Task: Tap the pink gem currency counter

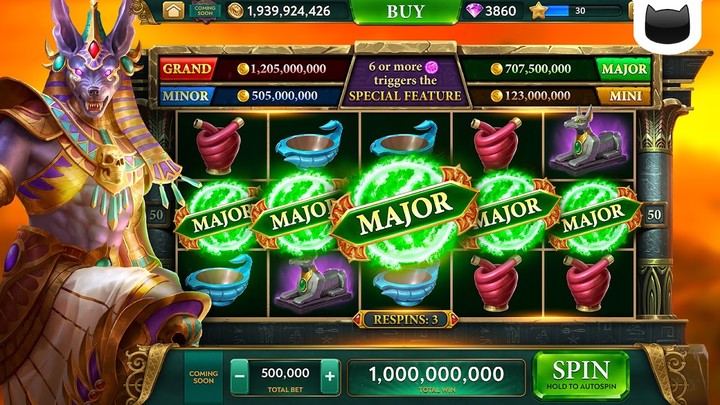Action: pyautogui.click(x=492, y=11)
